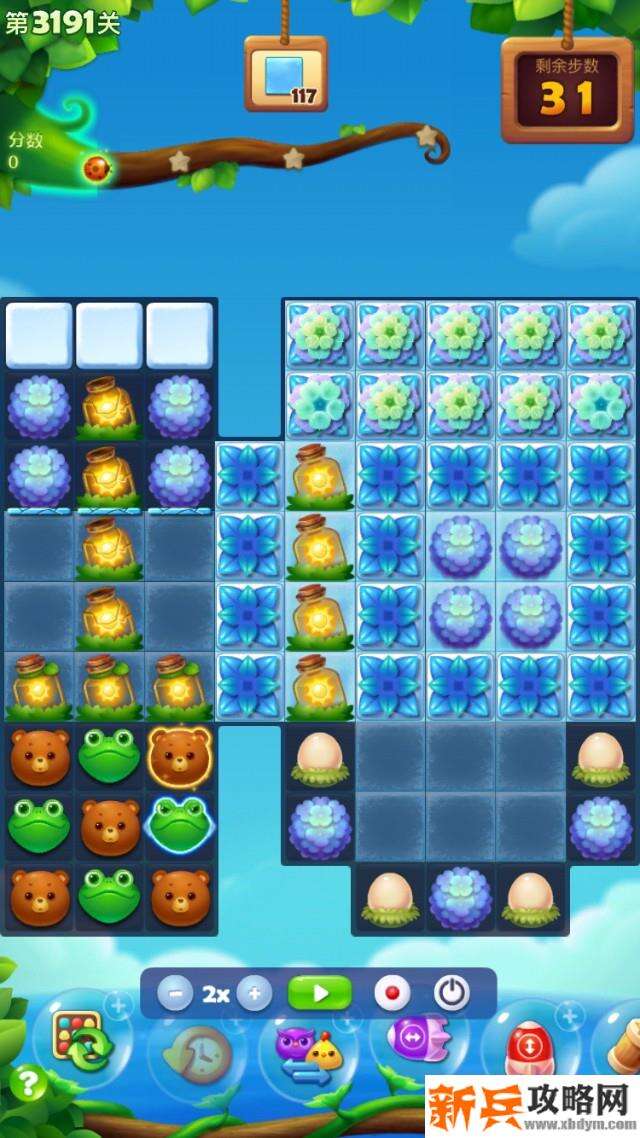Decrease playback speed with the minus button

click(176, 994)
